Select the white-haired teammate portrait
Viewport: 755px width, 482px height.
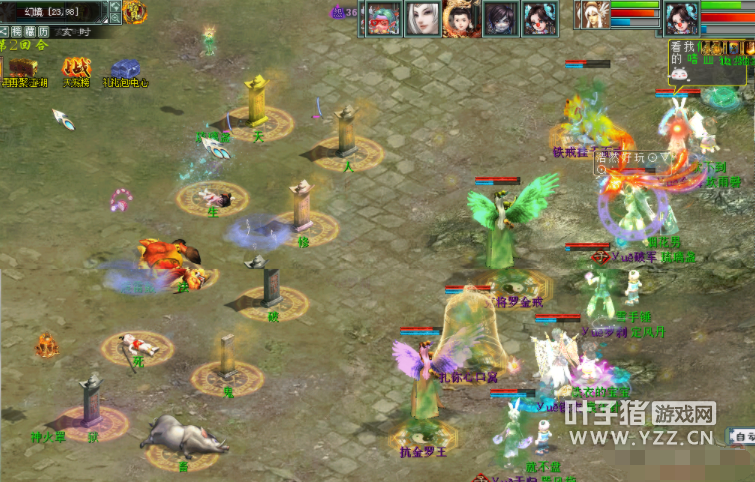[421, 18]
